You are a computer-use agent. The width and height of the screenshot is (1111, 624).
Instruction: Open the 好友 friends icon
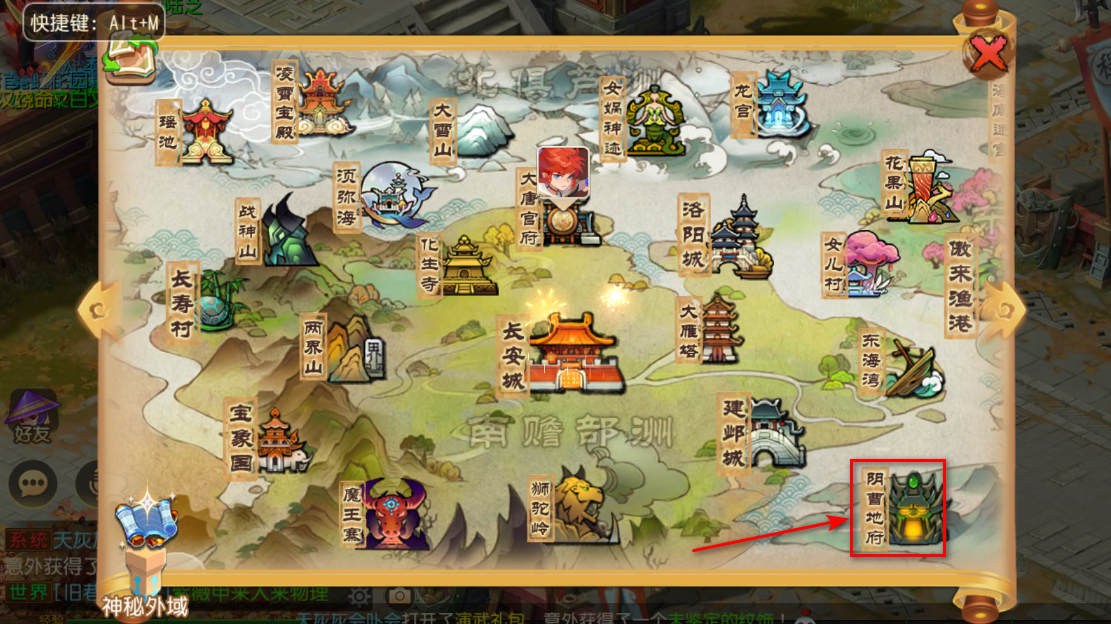click(33, 414)
